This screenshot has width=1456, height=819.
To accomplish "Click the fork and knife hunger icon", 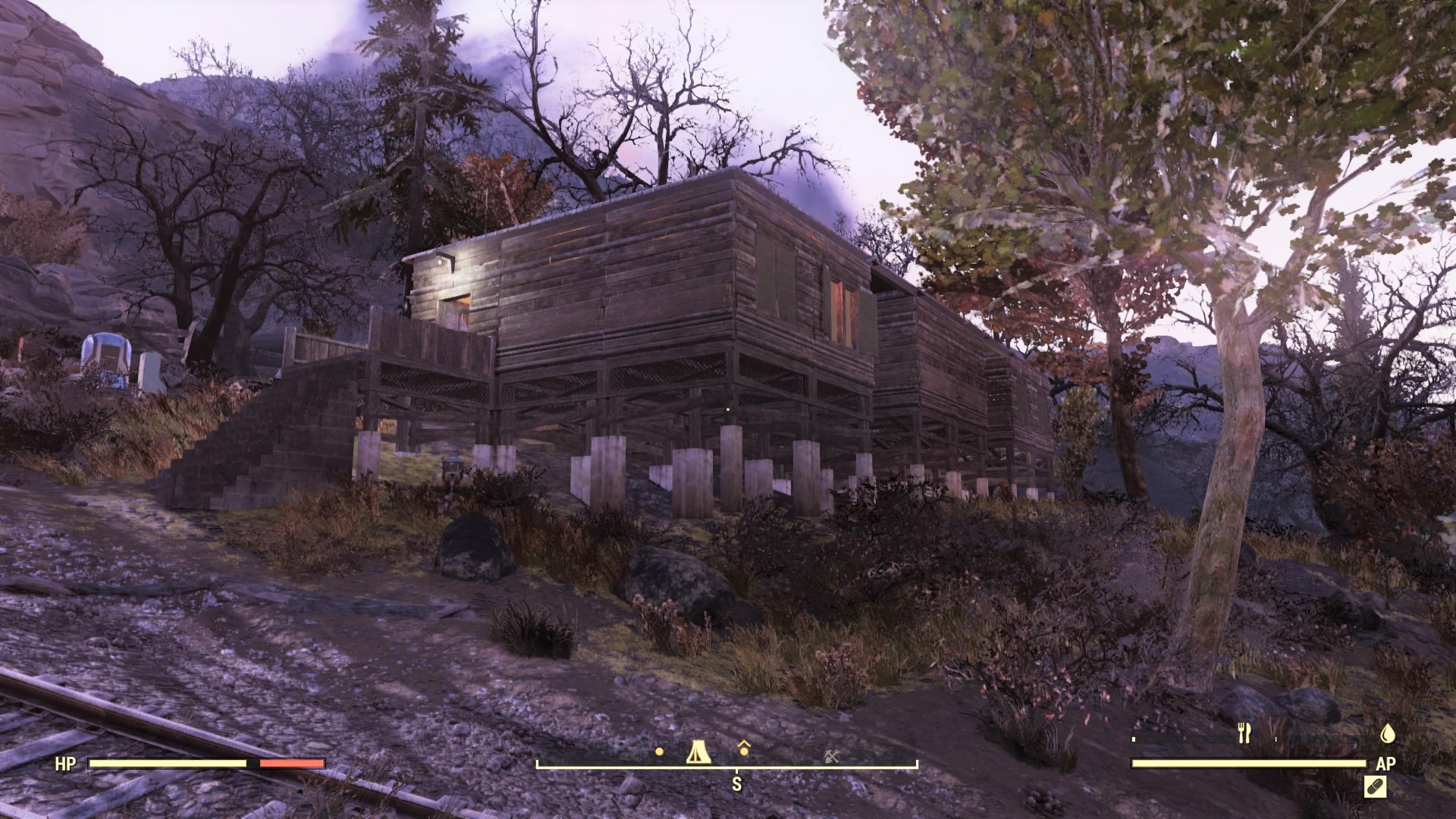I will click(x=1244, y=733).
